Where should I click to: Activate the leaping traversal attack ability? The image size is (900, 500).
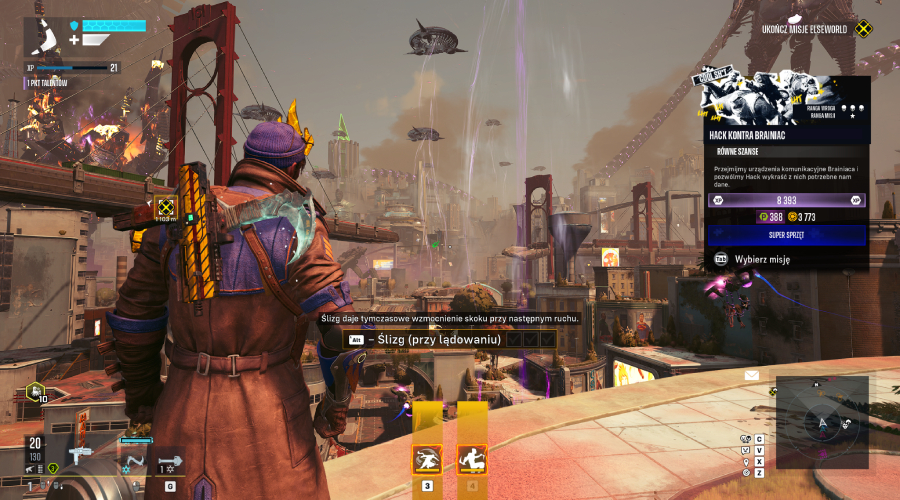tap(428, 459)
